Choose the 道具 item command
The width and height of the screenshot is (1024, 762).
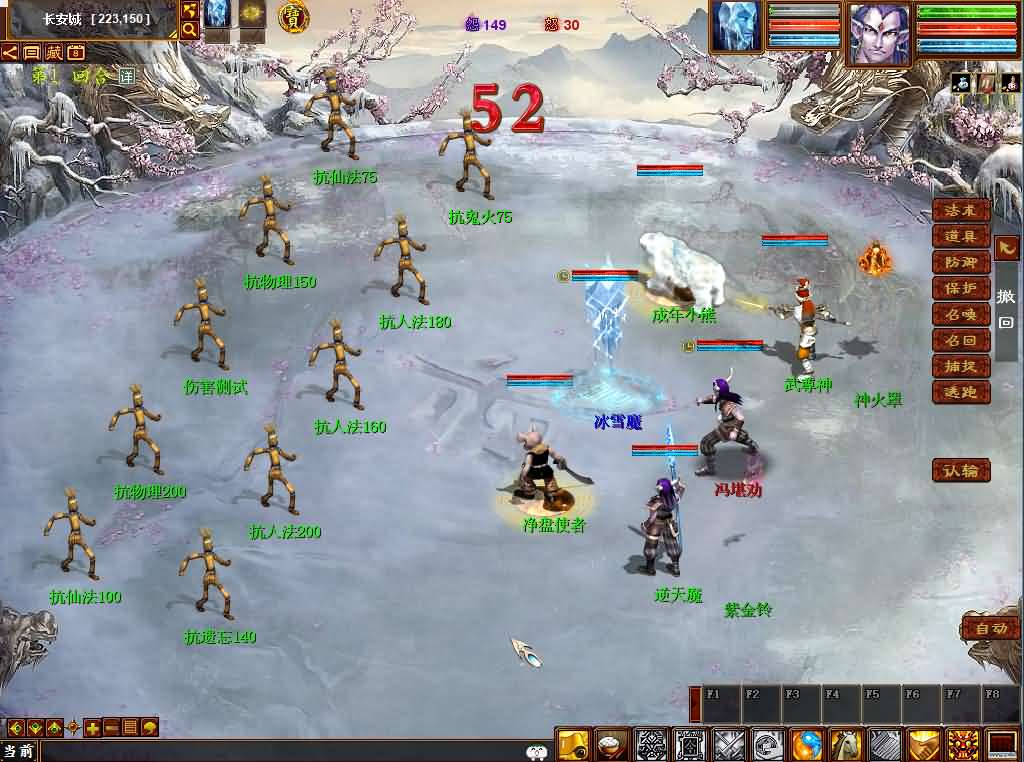[x=961, y=236]
